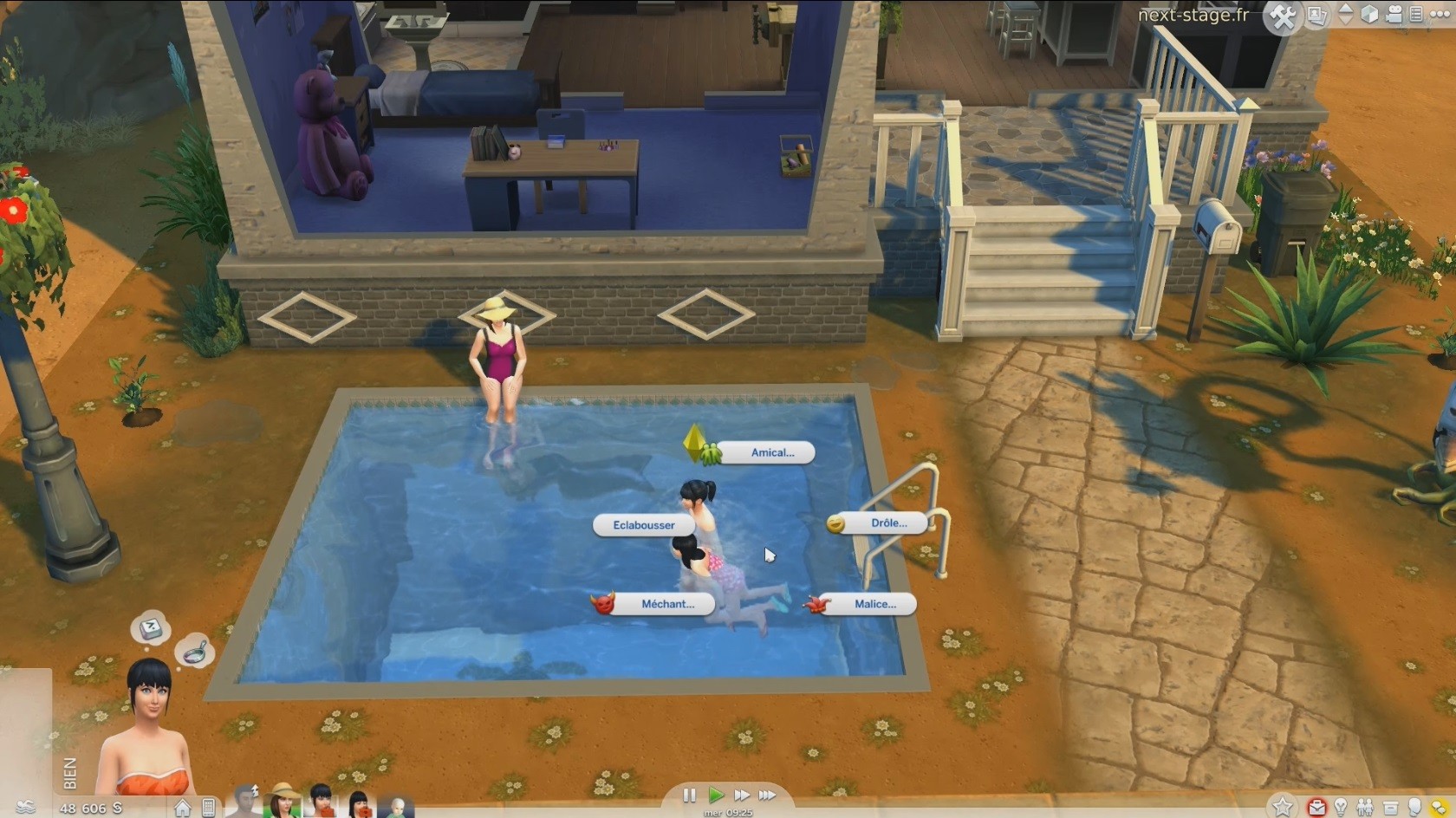Image resolution: width=1456 pixels, height=818 pixels.
Task: Open the career briefcase panel
Action: coord(1317,808)
